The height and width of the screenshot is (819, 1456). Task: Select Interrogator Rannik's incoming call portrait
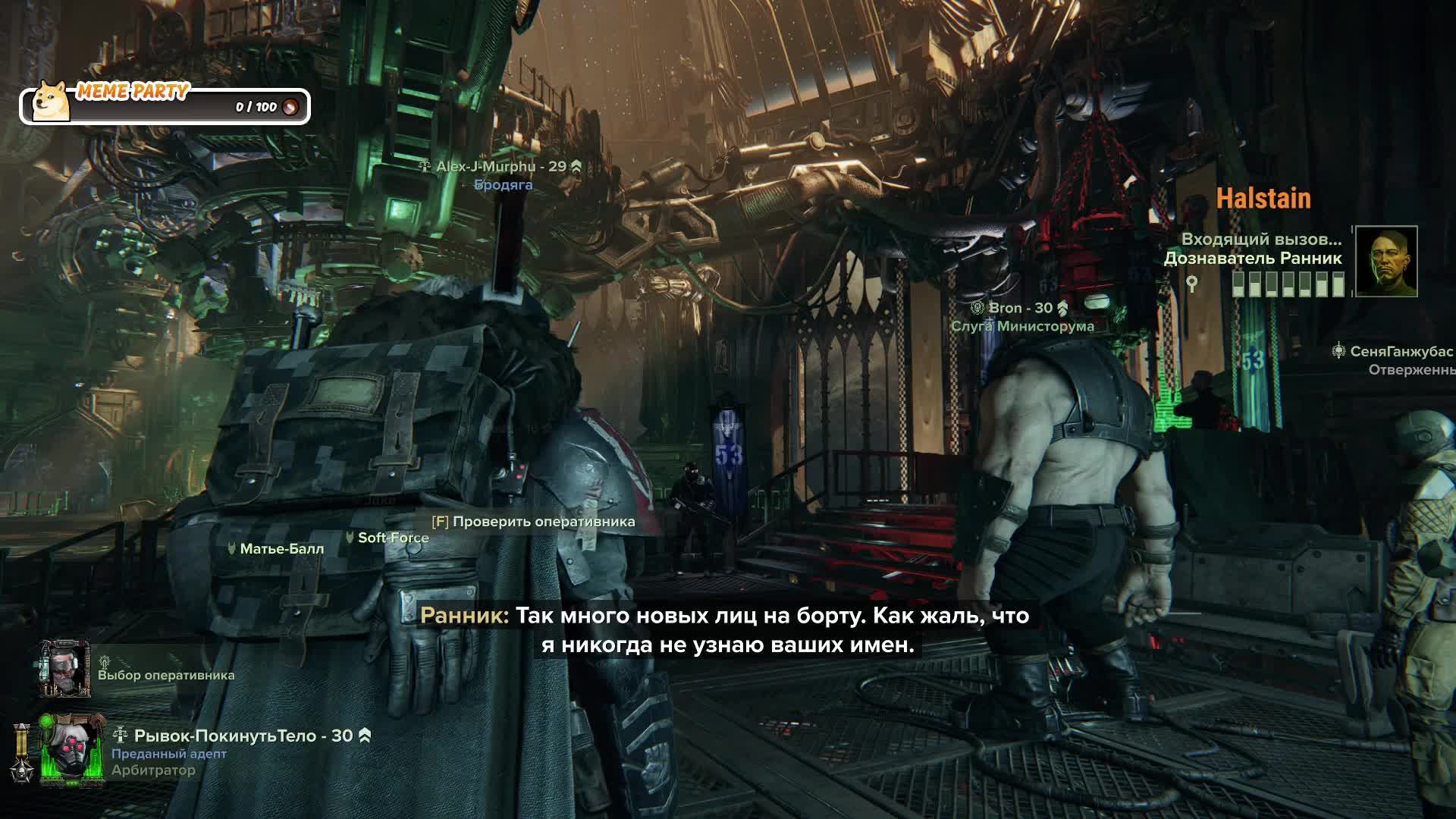1385,262
